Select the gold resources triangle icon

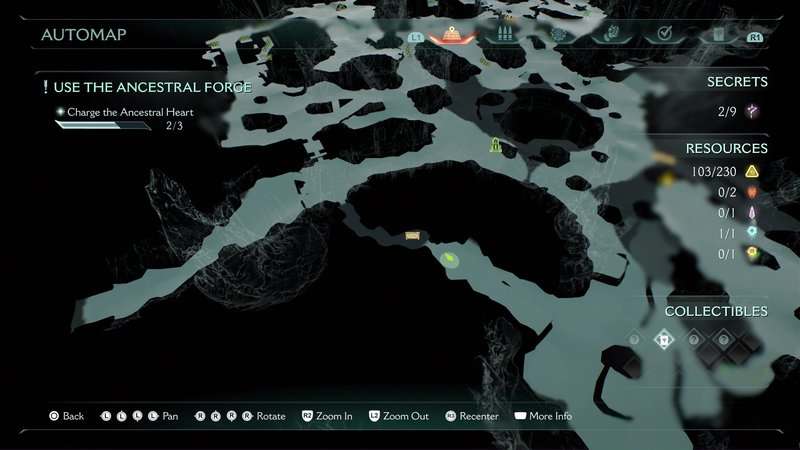752,172
